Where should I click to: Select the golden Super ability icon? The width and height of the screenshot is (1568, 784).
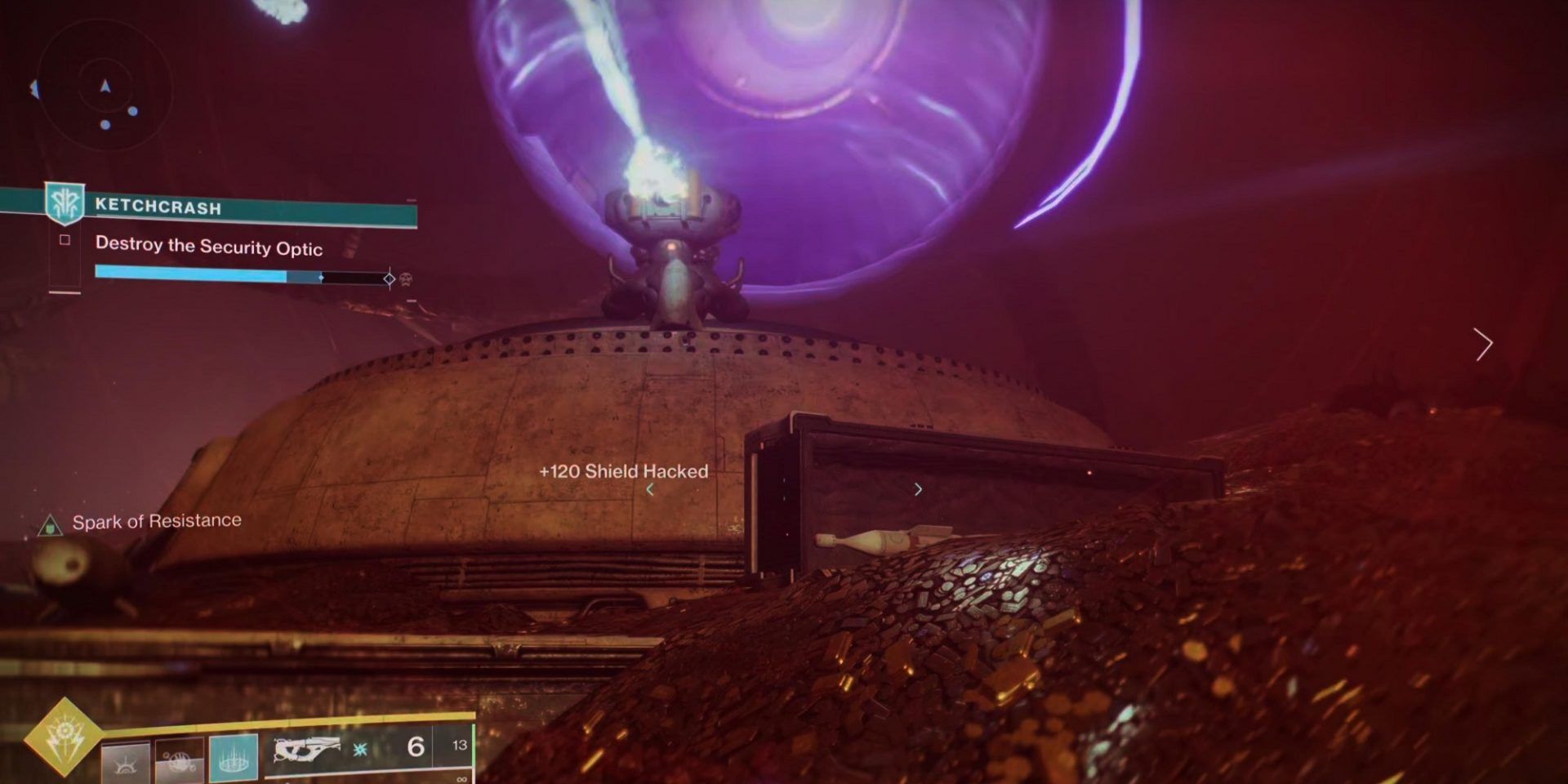[x=62, y=736]
